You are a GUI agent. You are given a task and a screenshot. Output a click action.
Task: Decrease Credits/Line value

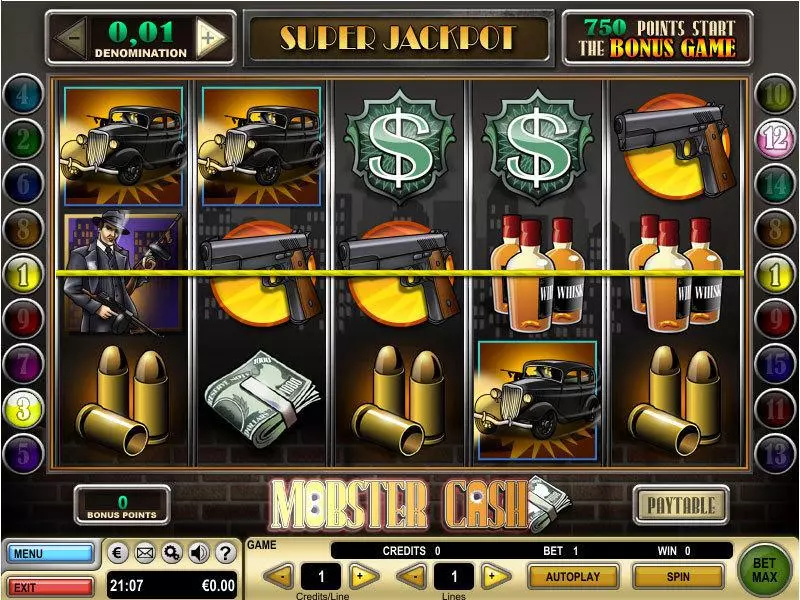[x=281, y=576]
